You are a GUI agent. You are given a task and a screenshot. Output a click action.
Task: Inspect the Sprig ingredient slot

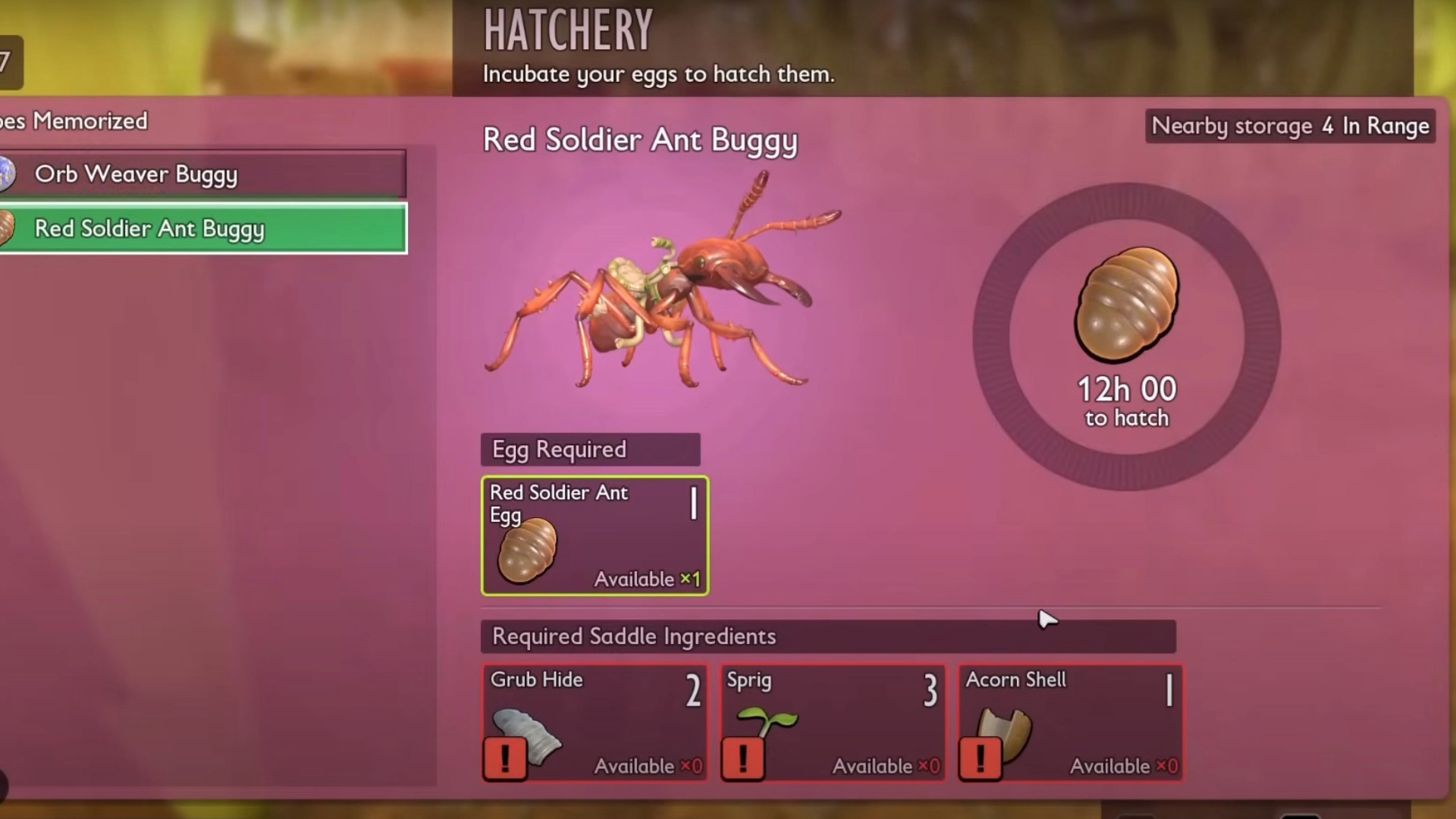(833, 723)
